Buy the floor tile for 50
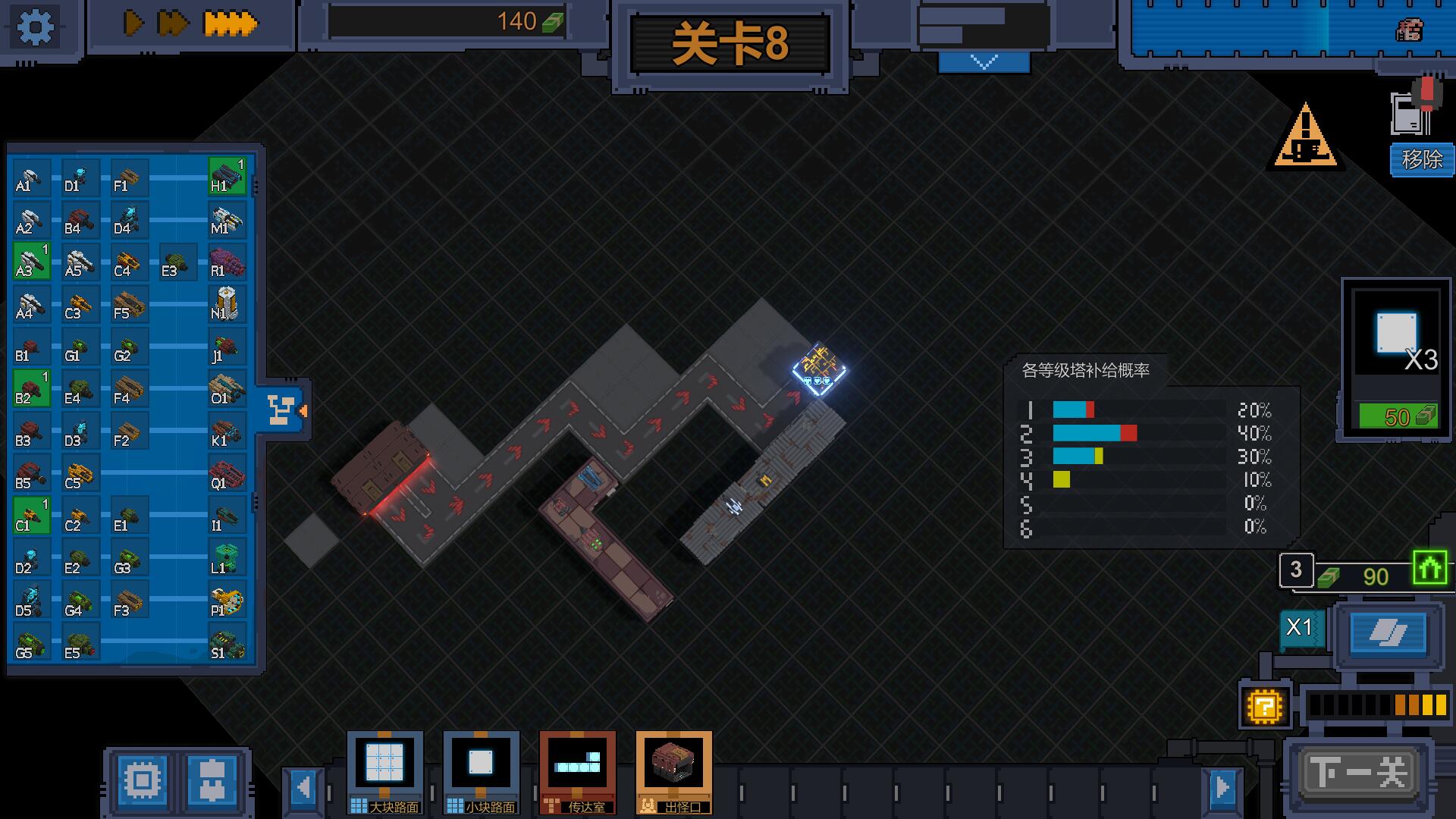Viewport: 1456px width, 819px height. click(1397, 416)
